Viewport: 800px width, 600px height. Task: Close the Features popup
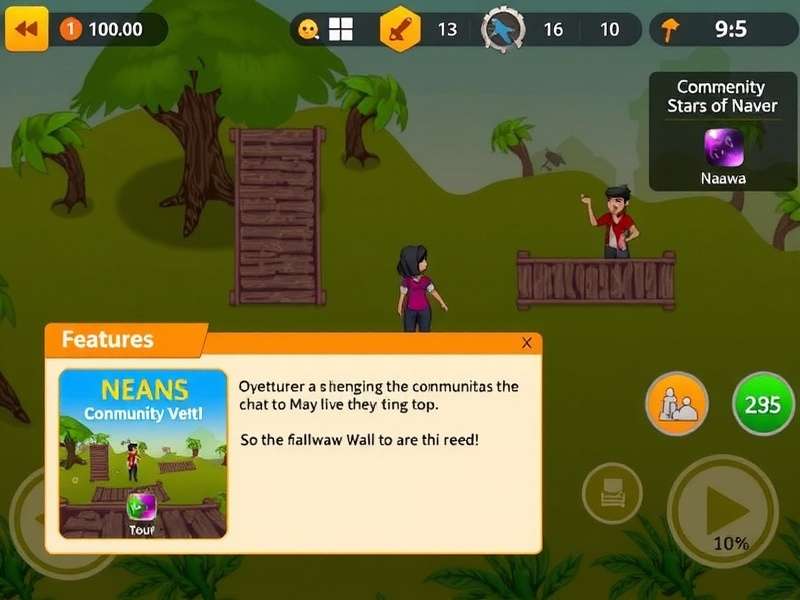[527, 343]
